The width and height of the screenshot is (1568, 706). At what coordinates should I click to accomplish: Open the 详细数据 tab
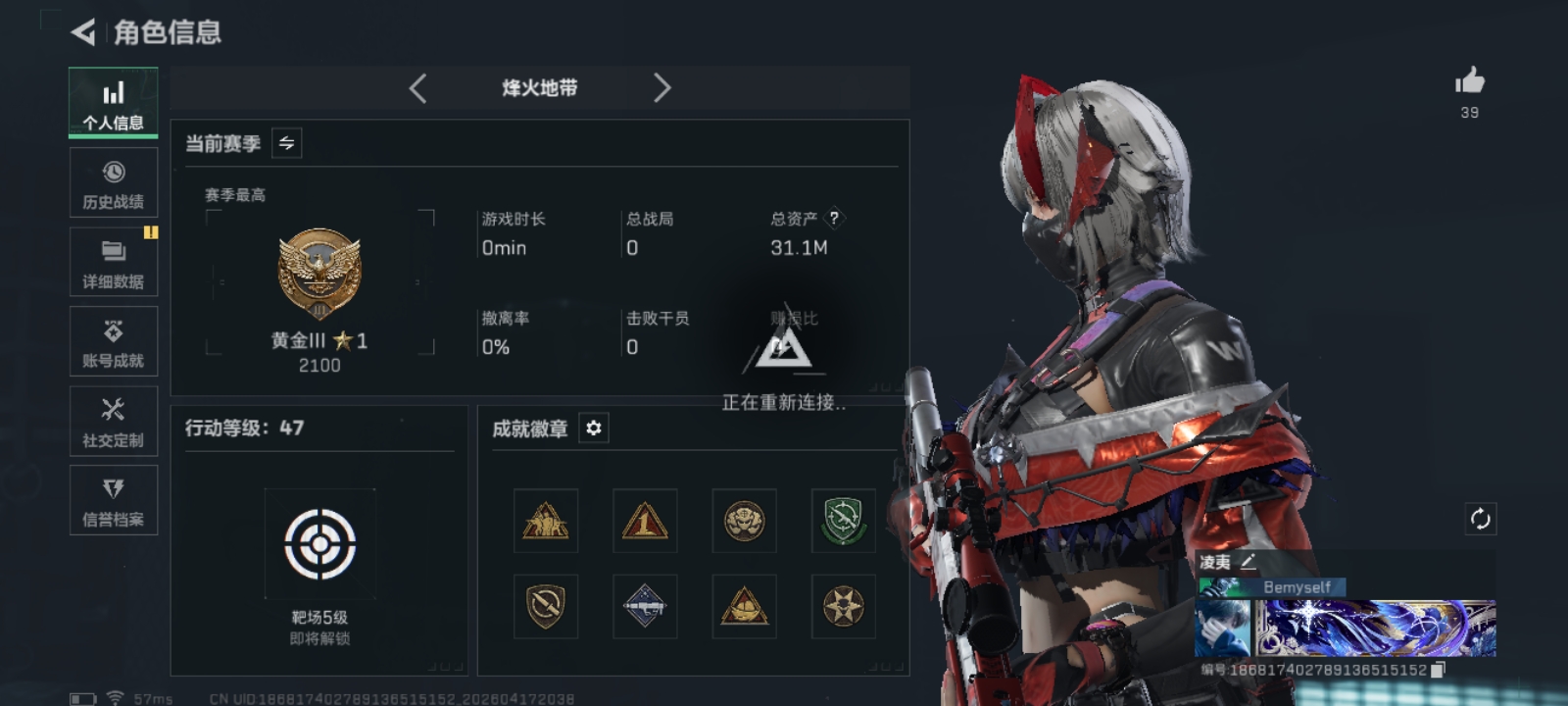click(113, 263)
